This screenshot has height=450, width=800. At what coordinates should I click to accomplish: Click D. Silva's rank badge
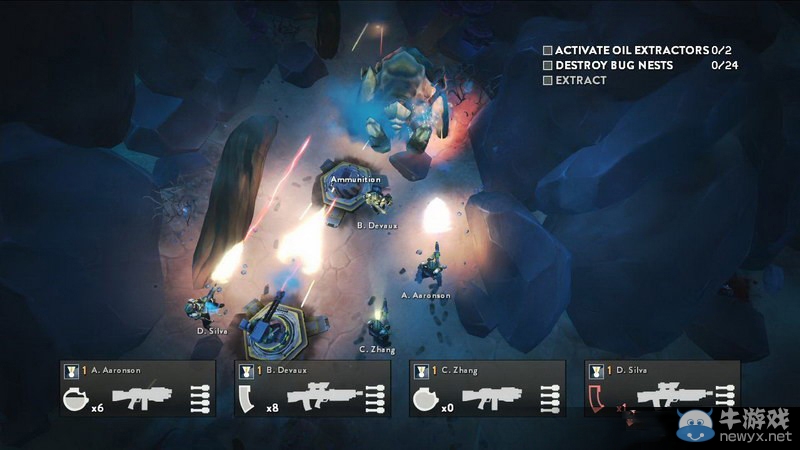click(596, 371)
